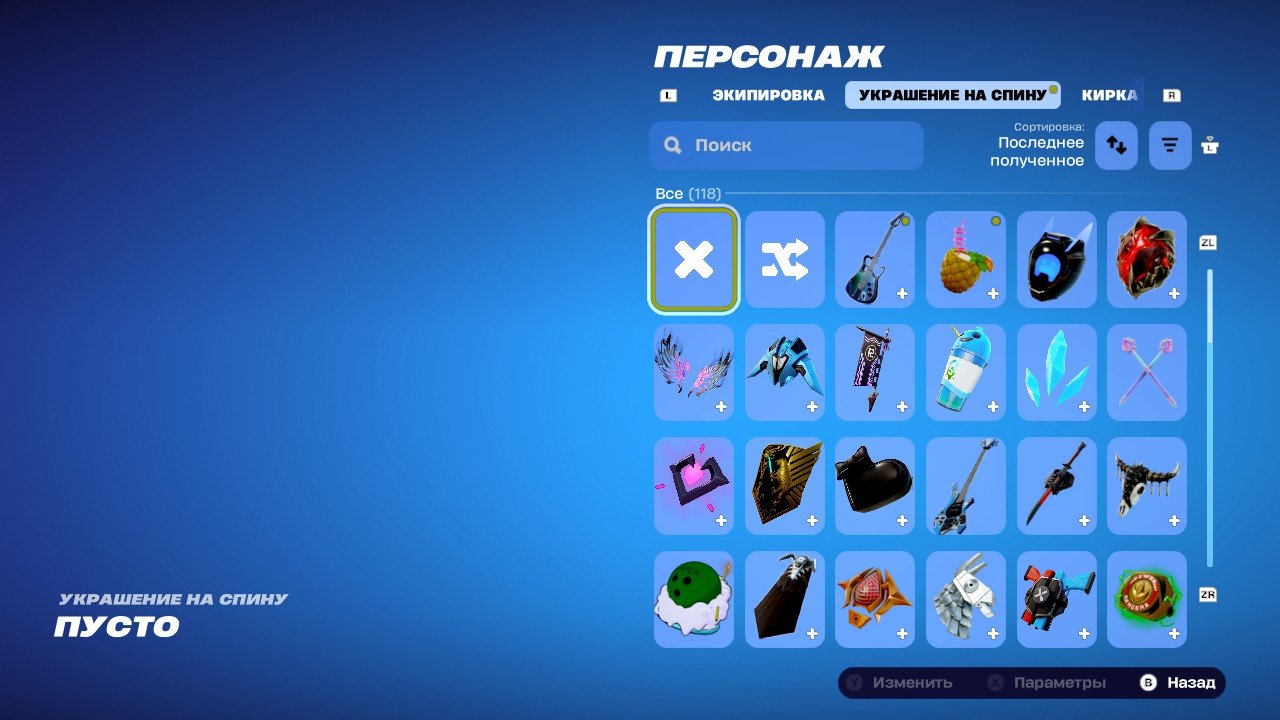Switch to the ЭКИПИРОВКА tab
This screenshot has width=1280, height=720.
[x=767, y=95]
